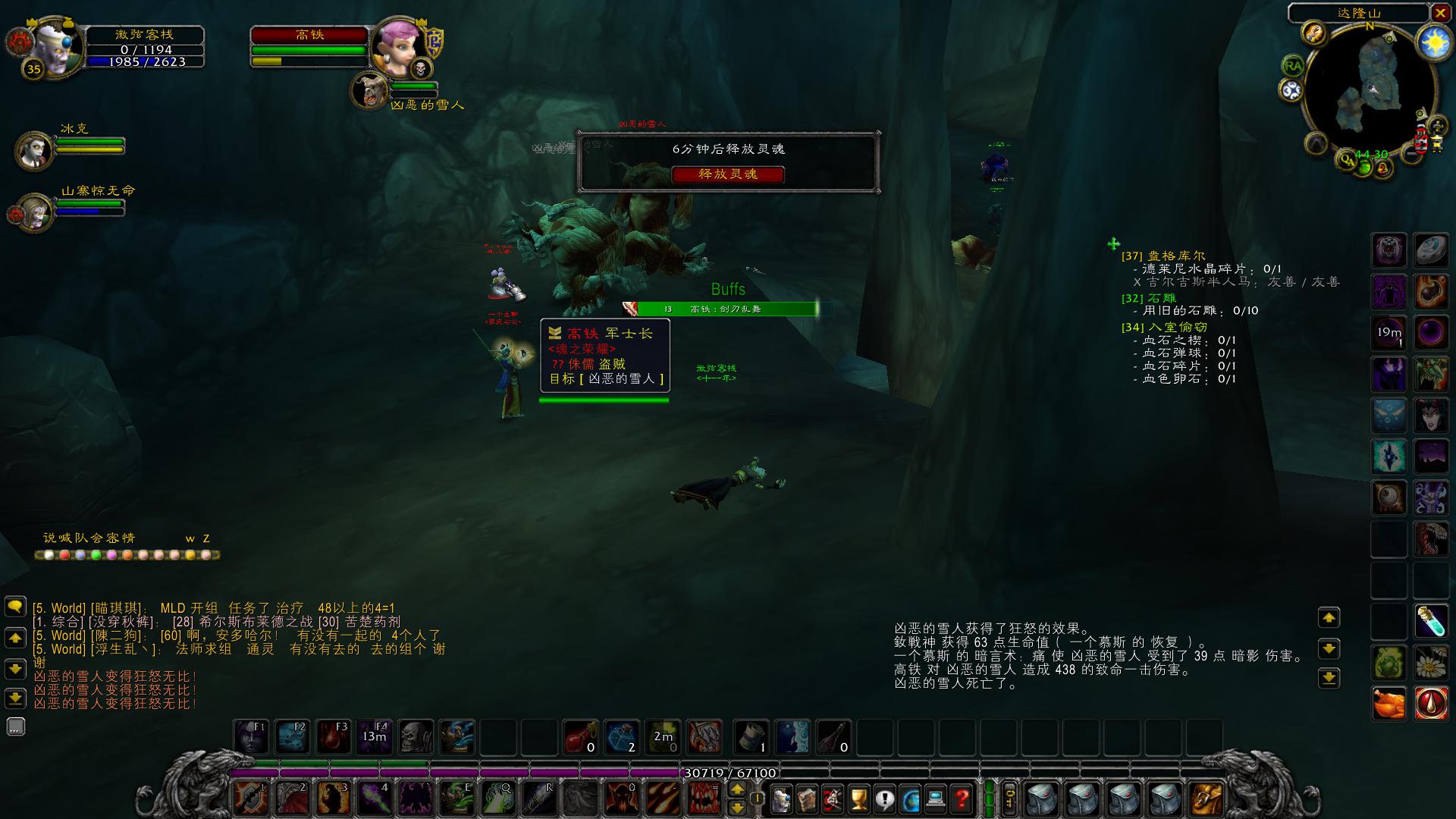Open the achievements trophy icon

coord(859,799)
